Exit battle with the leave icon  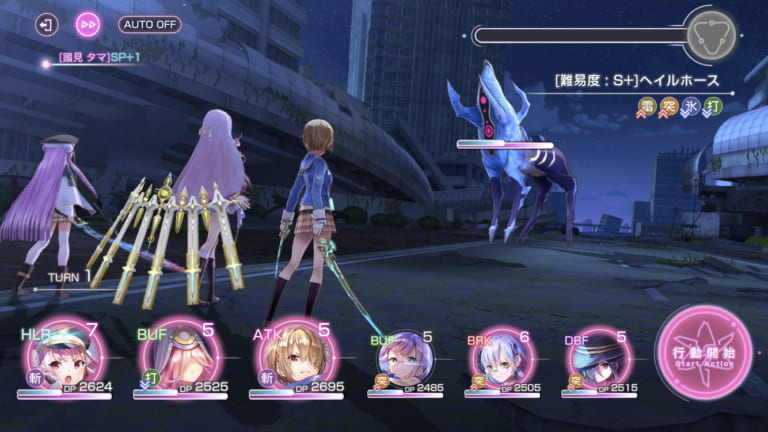pyautogui.click(x=47, y=24)
